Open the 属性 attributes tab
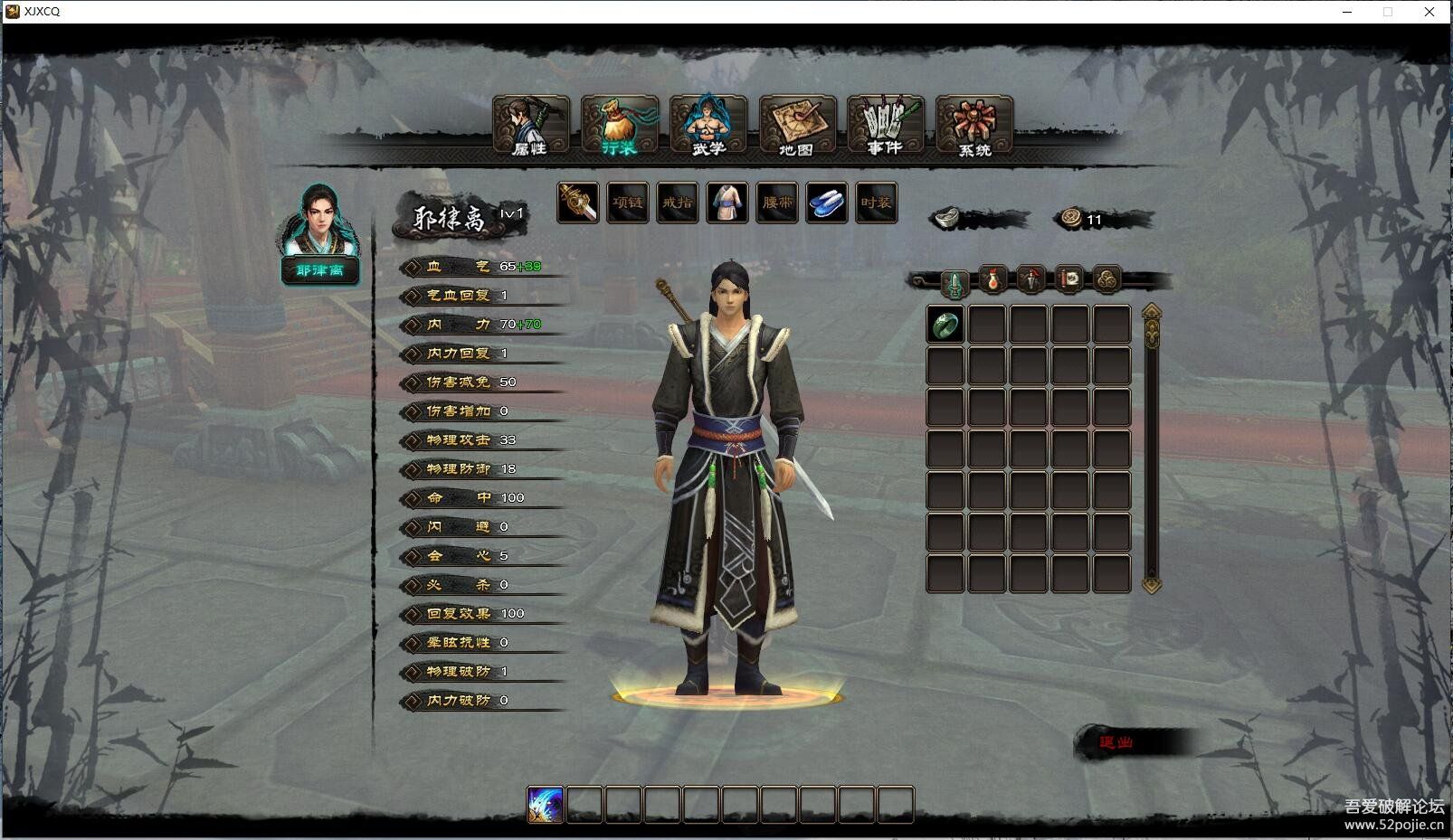 tap(530, 126)
